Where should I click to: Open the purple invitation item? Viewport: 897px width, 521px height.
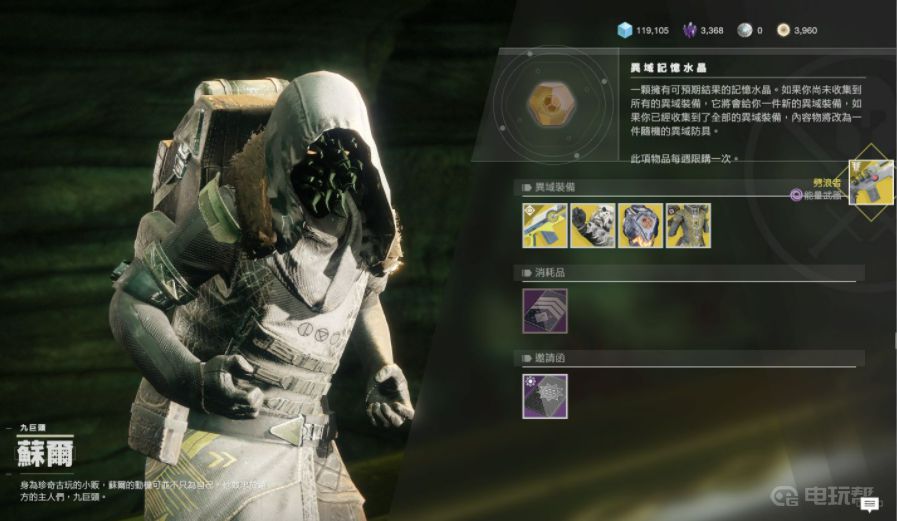pos(544,396)
